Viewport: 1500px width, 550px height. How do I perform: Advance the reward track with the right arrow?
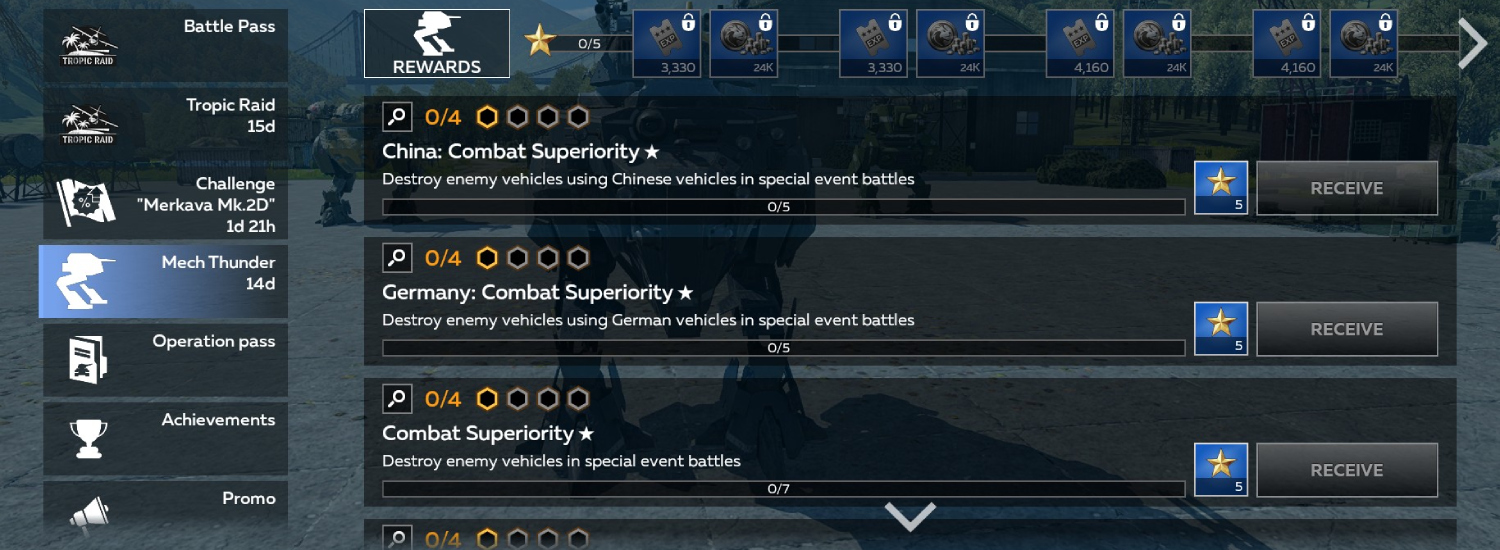[1472, 44]
